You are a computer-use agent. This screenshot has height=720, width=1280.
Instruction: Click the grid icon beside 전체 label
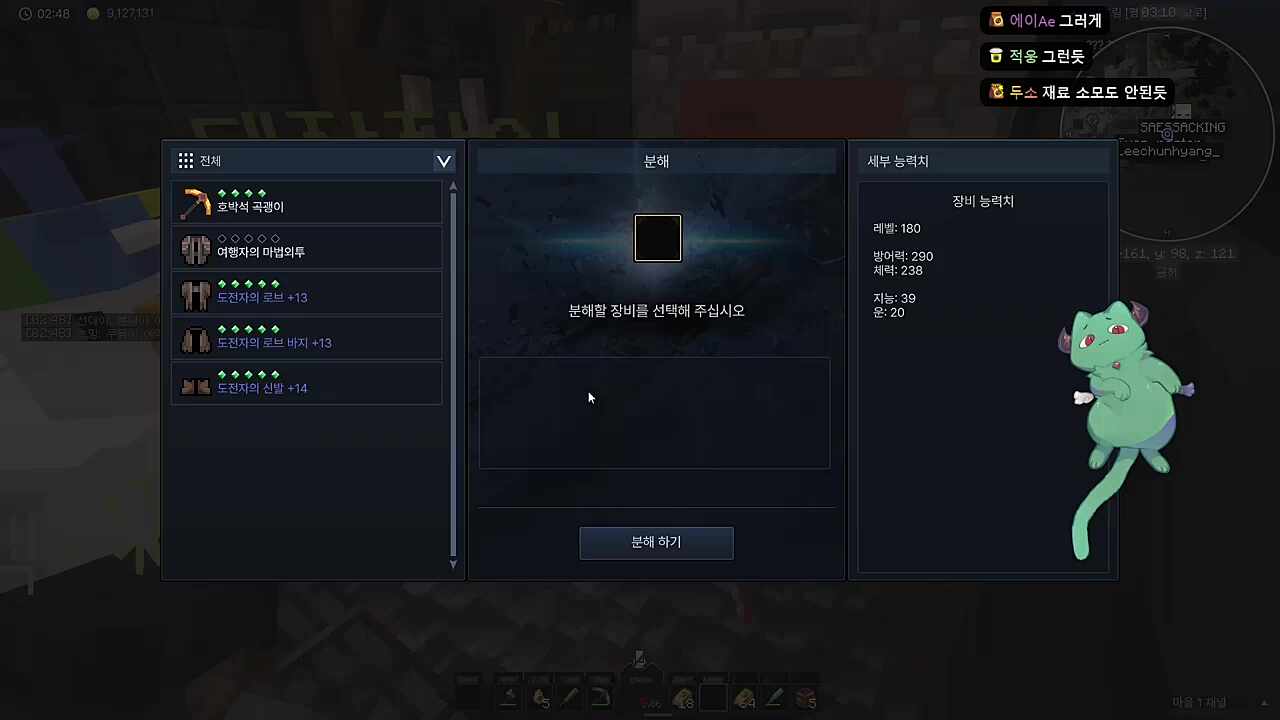[x=186, y=160]
